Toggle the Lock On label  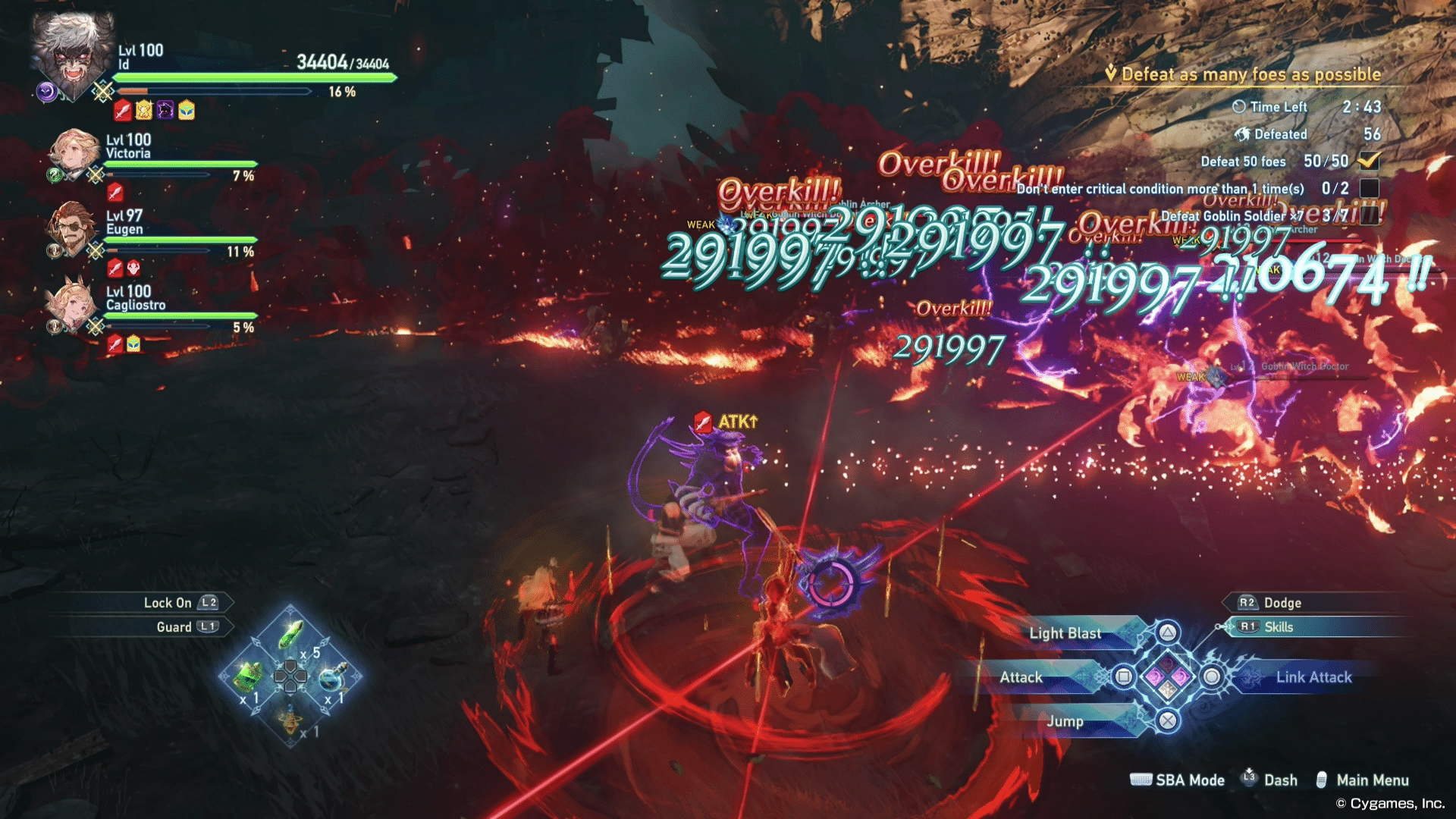click(168, 603)
